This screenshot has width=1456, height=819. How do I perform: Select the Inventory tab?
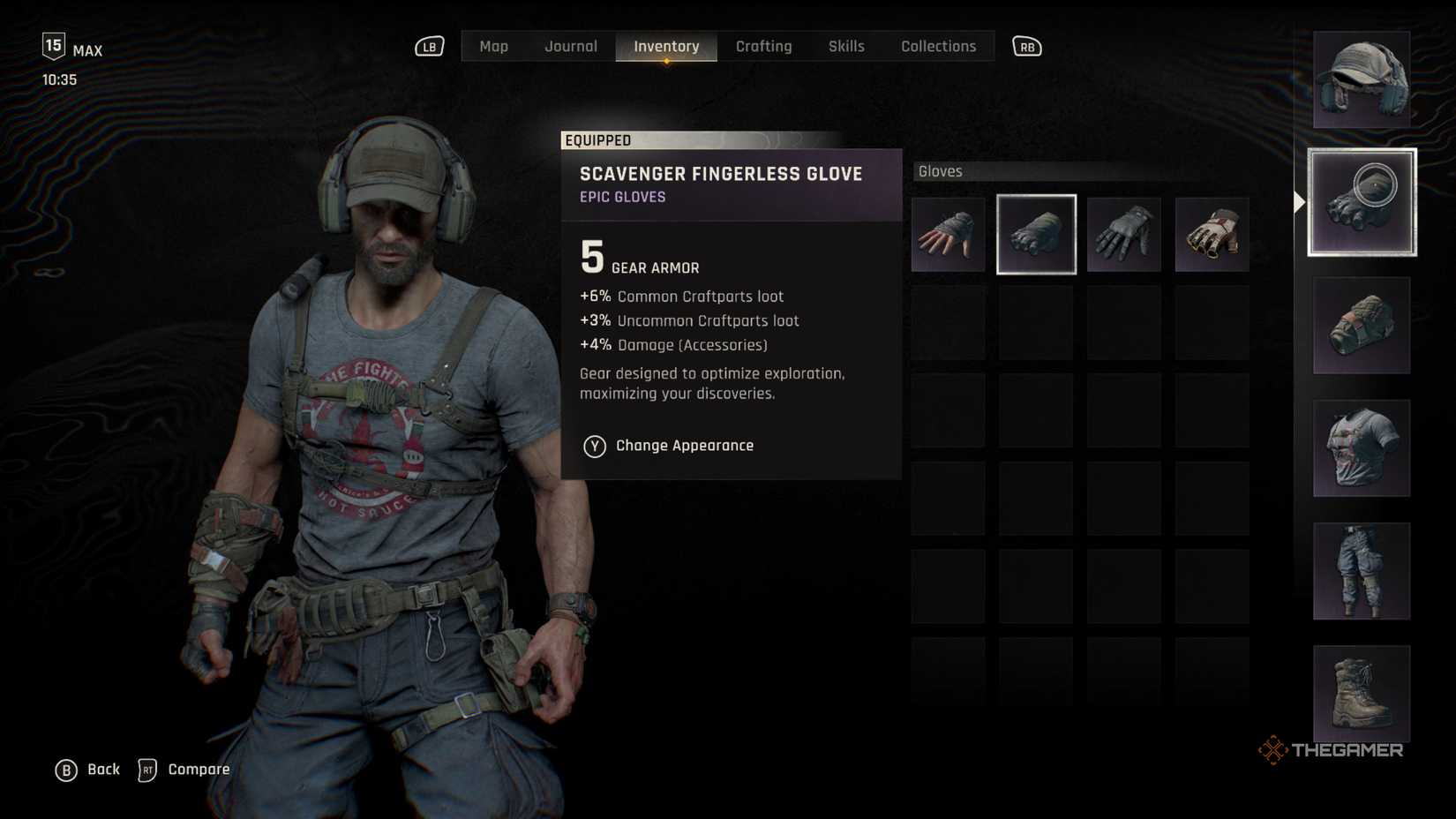pyautogui.click(x=666, y=47)
